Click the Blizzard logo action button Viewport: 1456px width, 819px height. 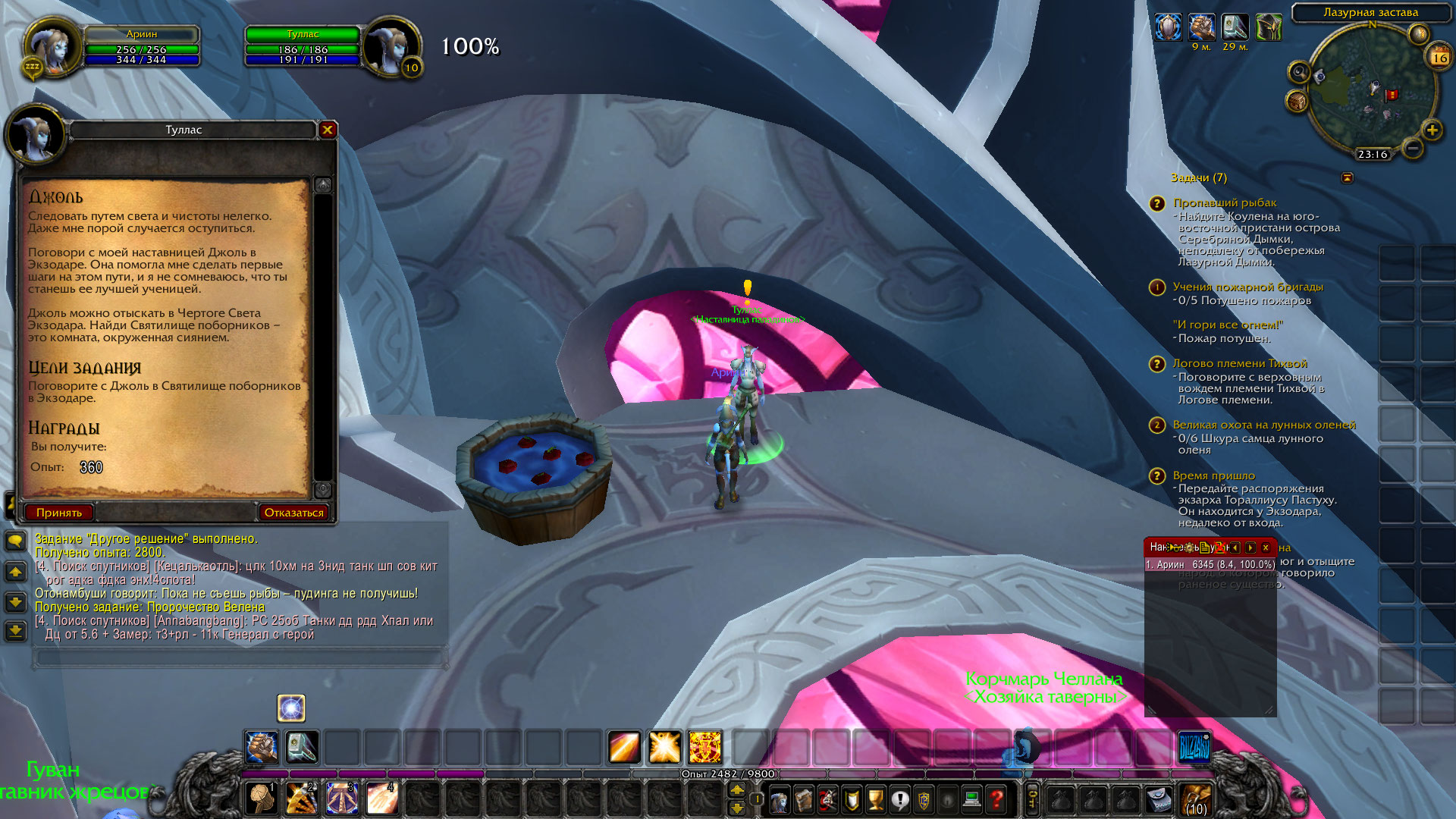(x=1194, y=748)
